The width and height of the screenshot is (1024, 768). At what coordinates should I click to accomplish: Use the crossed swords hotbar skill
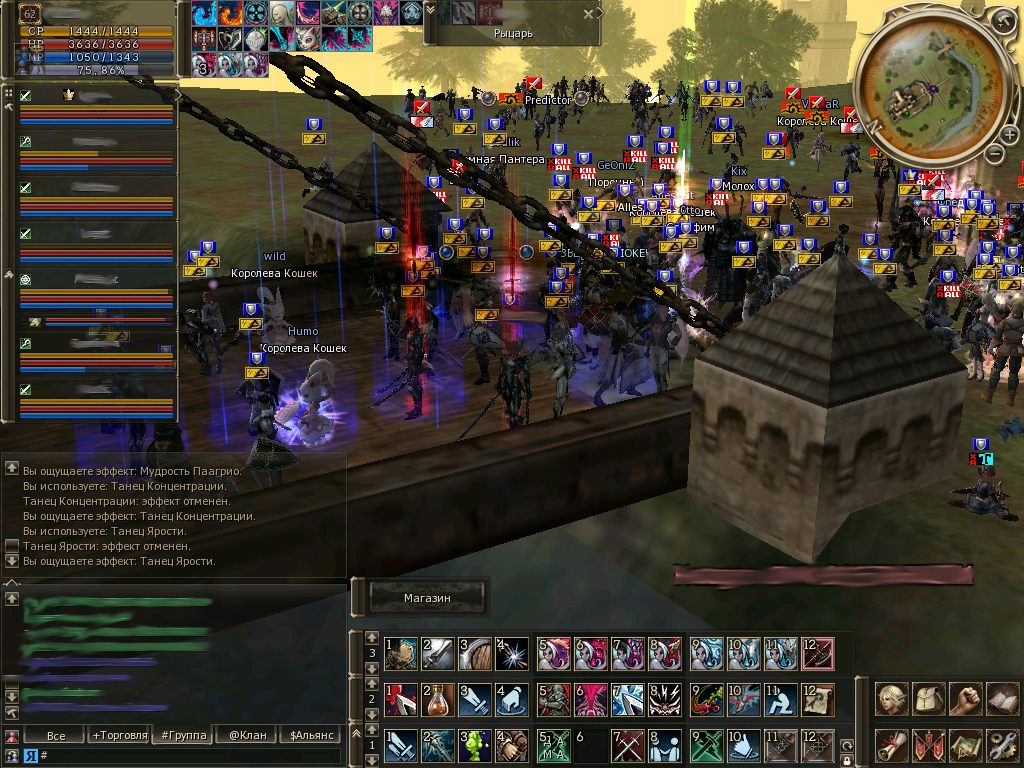click(x=628, y=745)
